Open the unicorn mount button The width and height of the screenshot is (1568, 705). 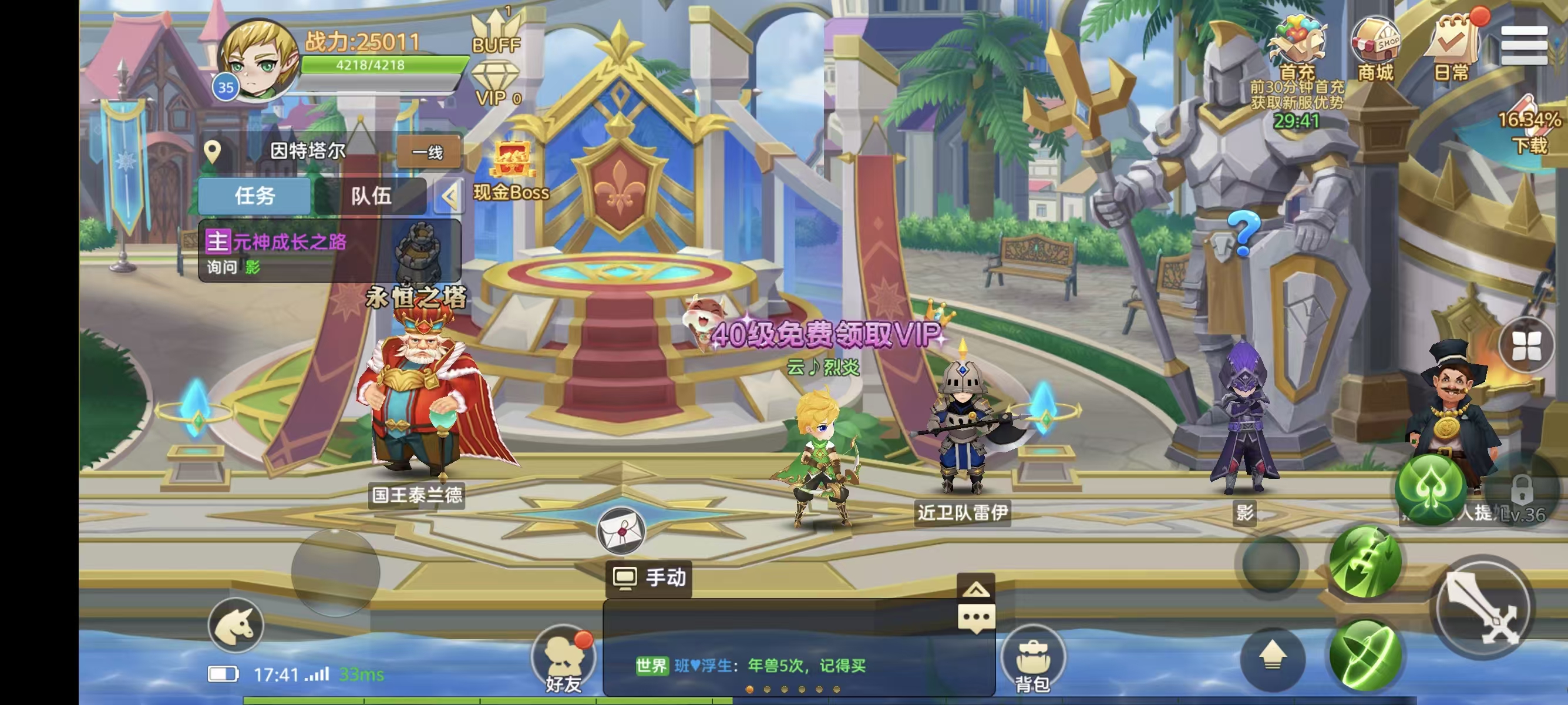click(x=235, y=626)
